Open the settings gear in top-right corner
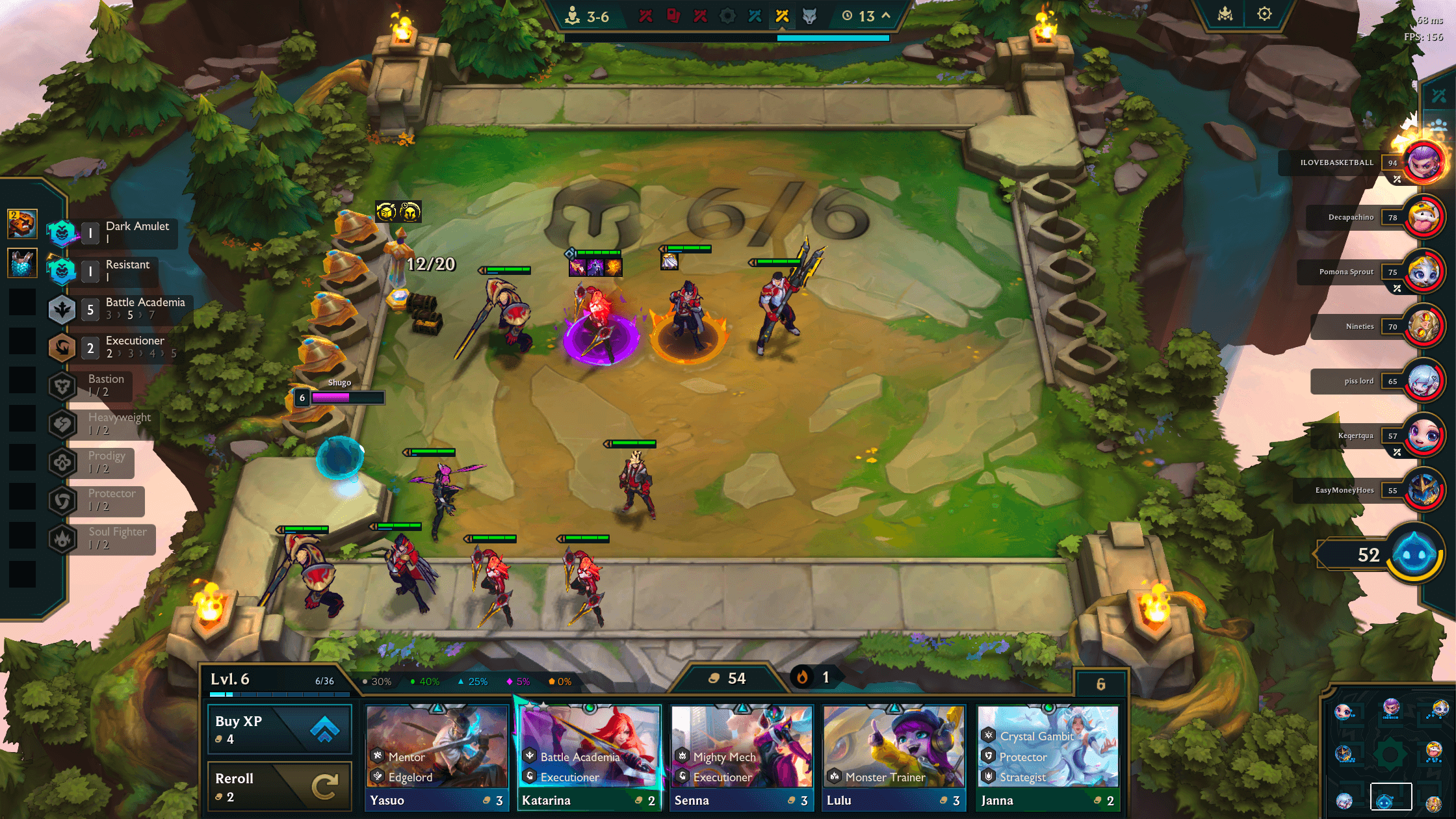This screenshot has width=1456, height=819. [1264, 13]
